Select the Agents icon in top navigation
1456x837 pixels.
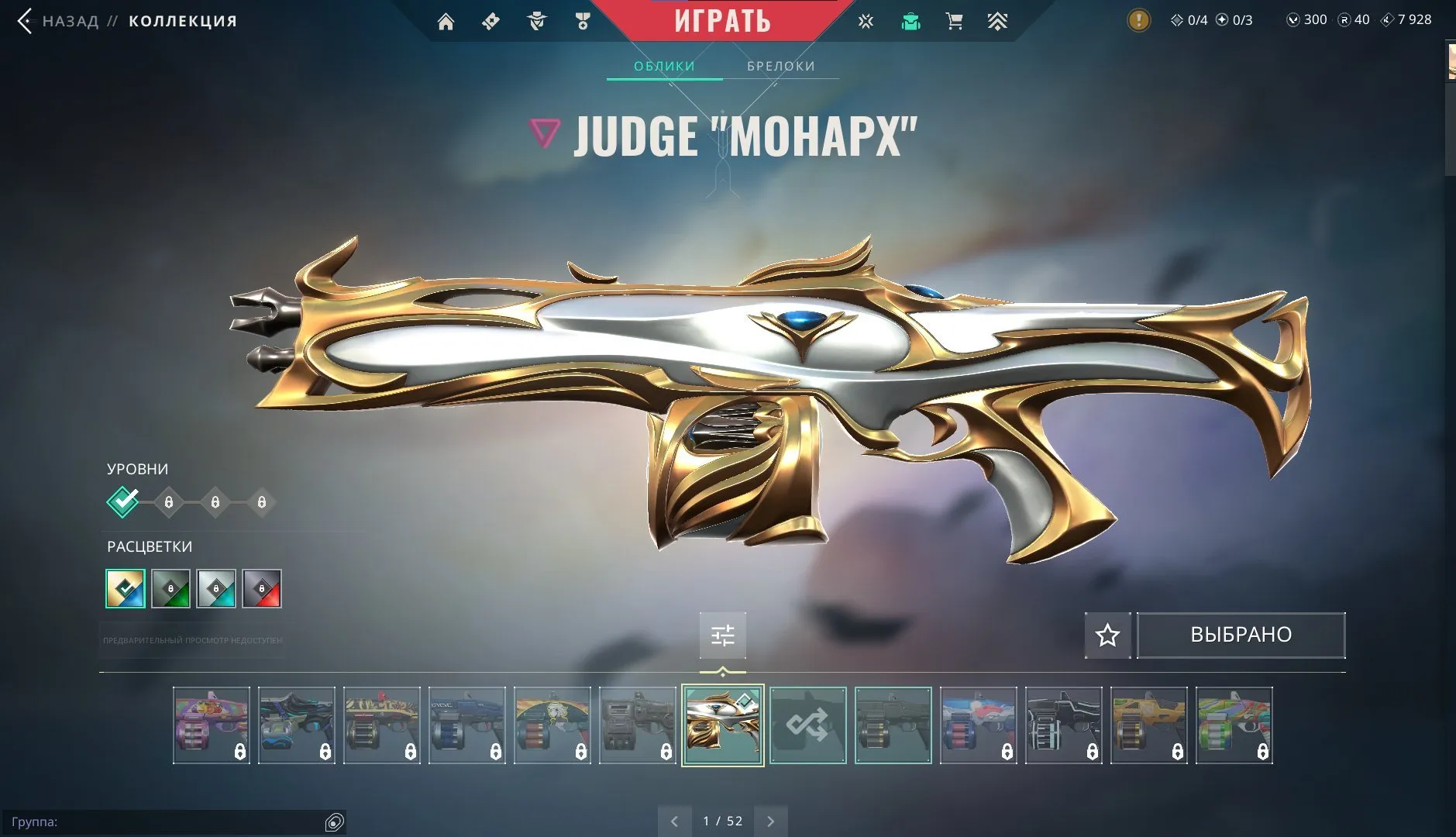pyautogui.click(x=537, y=21)
